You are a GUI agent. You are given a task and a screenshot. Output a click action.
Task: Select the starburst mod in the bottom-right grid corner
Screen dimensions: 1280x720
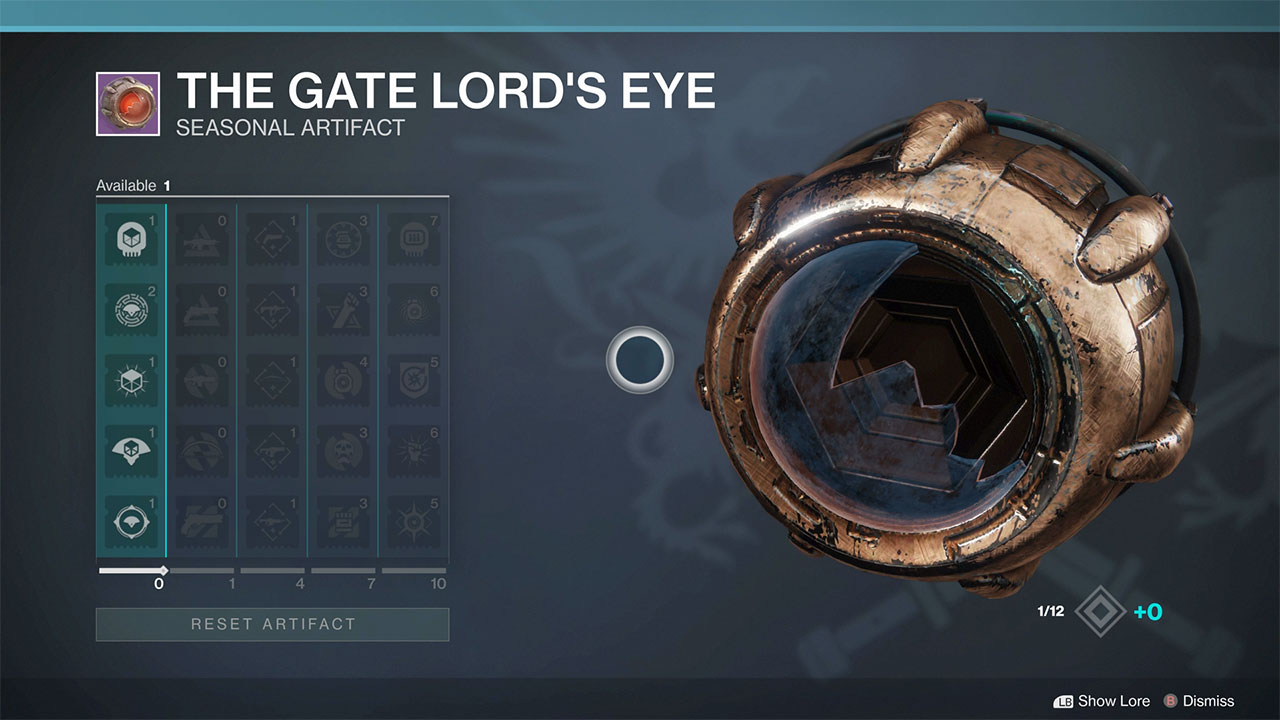414,520
